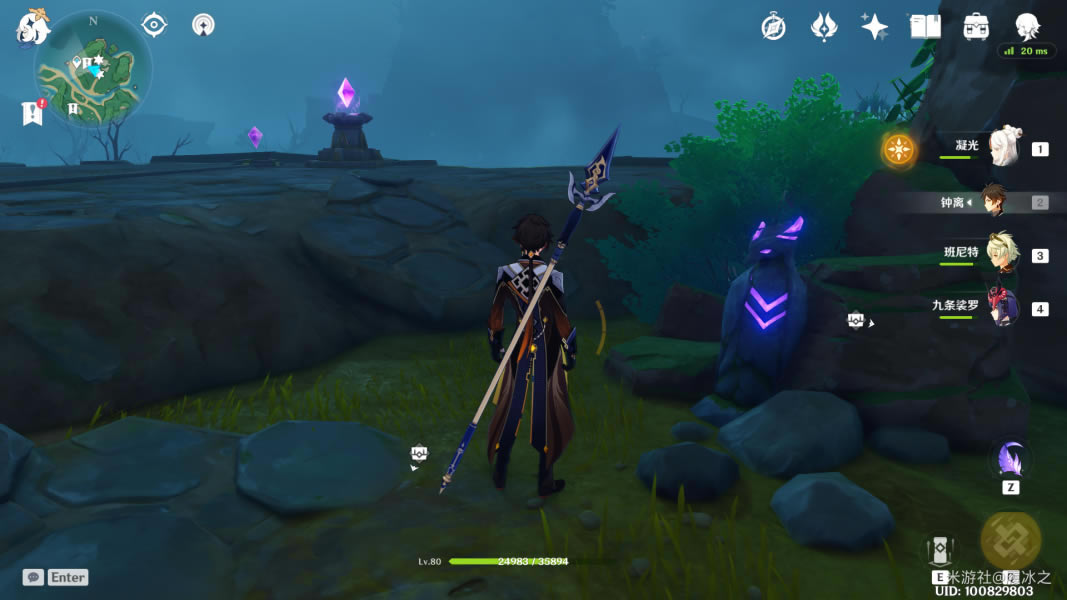The width and height of the screenshot is (1067, 600).
Task: Open the winged events icon
Action: pyautogui.click(x=823, y=27)
